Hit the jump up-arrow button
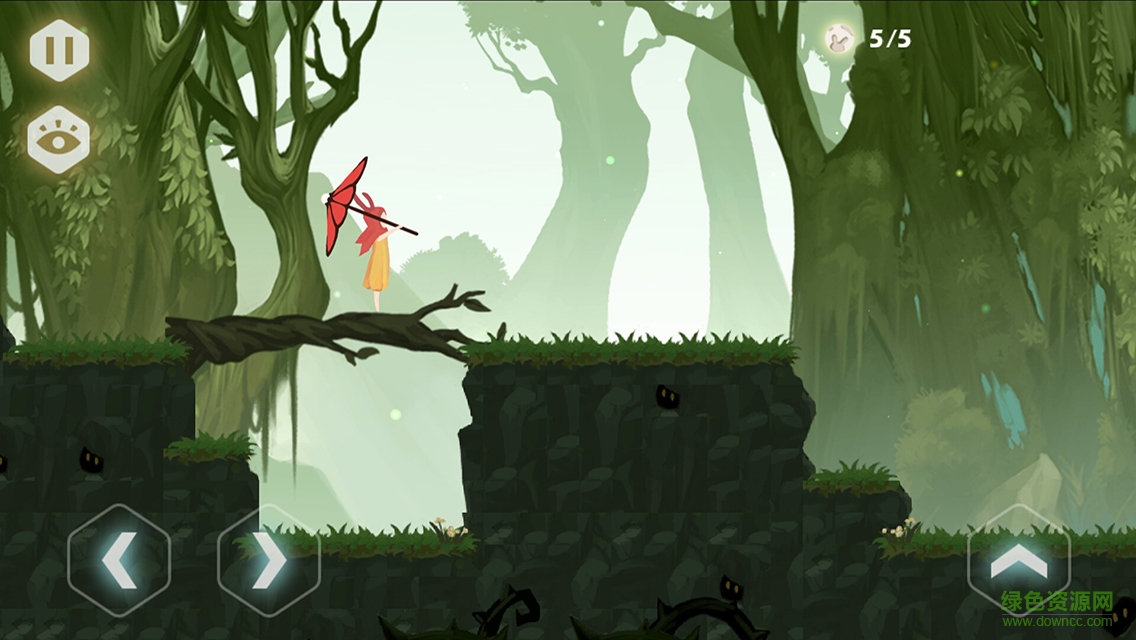This screenshot has height=640, width=1136. [x=1018, y=562]
